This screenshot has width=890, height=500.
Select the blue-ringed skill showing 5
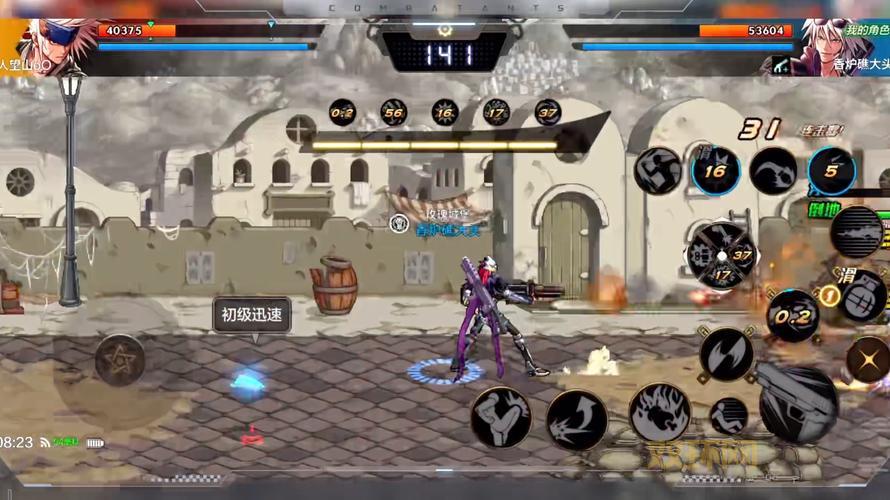pyautogui.click(x=831, y=171)
